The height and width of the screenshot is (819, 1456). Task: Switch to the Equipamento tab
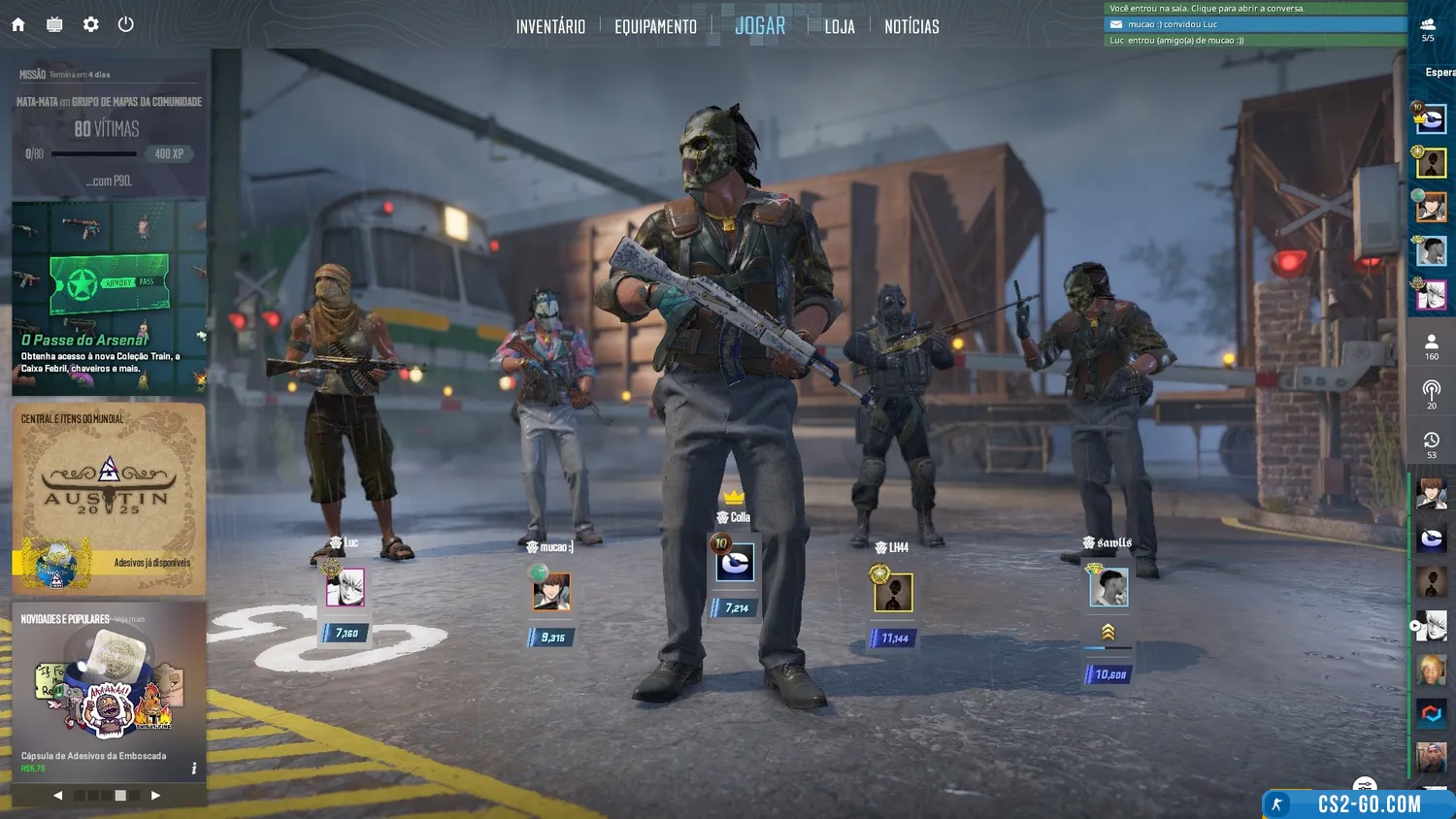(655, 26)
